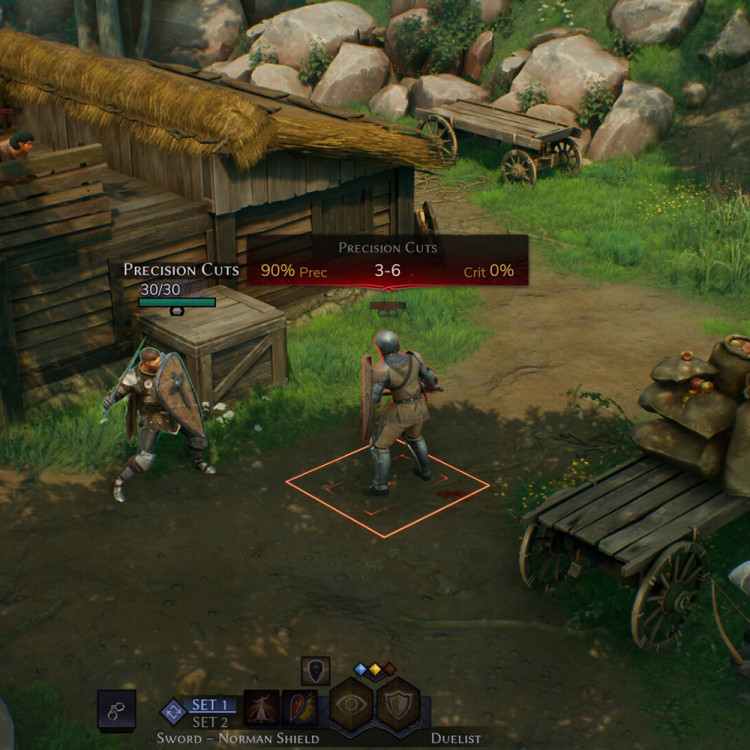Switch to weapon Set 2
750x750 pixels.
click(x=211, y=722)
